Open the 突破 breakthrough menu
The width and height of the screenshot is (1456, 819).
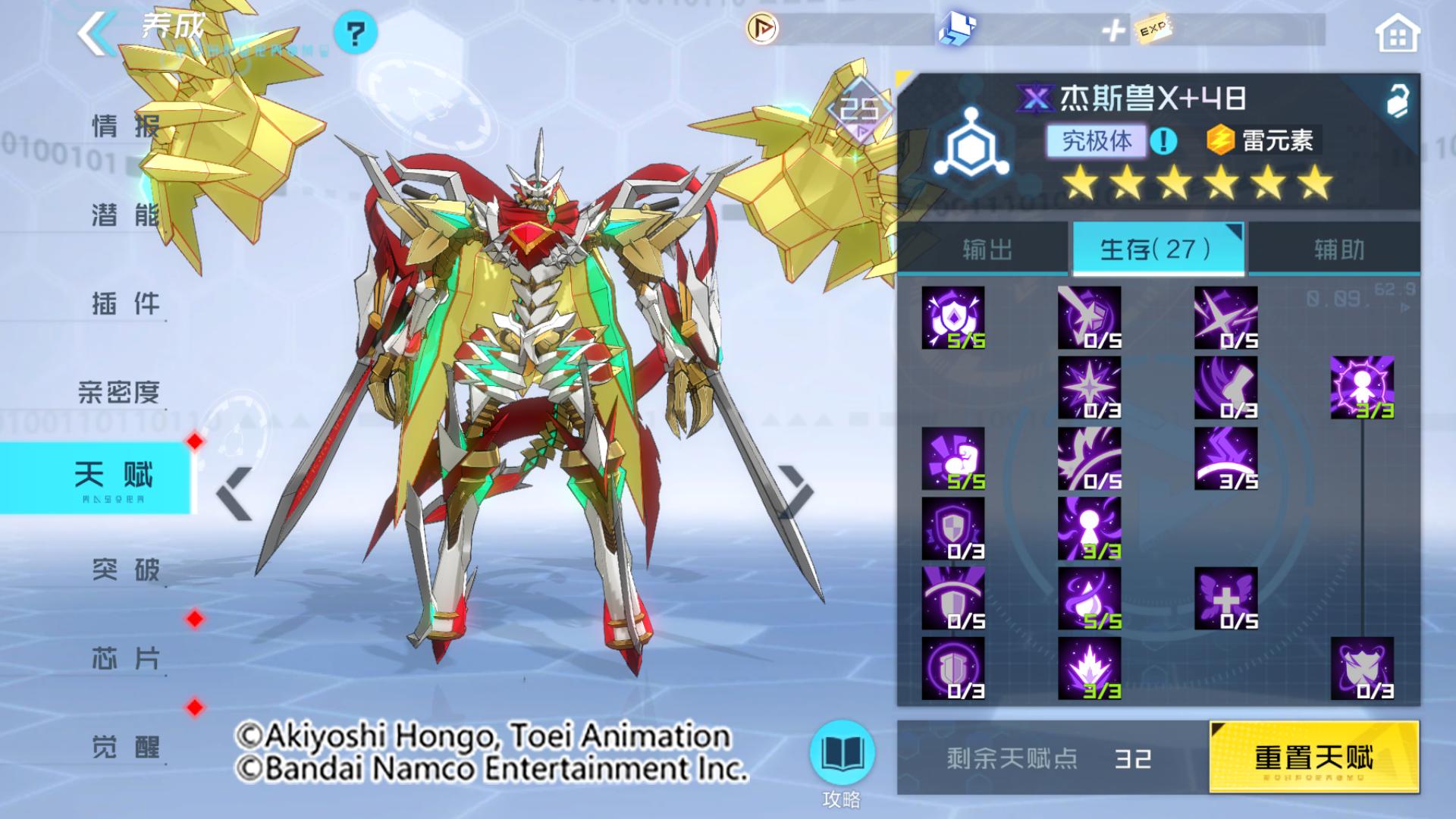click(125, 569)
